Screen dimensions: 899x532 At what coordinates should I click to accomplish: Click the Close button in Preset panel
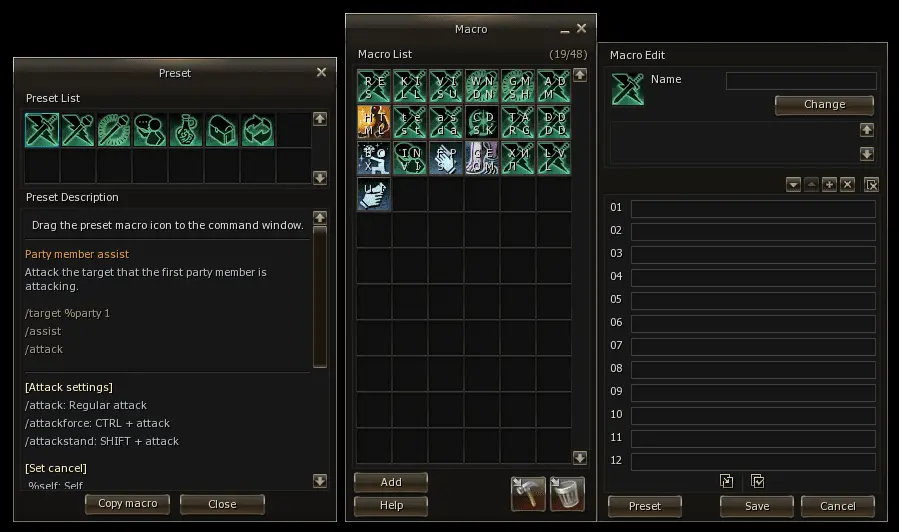point(222,504)
